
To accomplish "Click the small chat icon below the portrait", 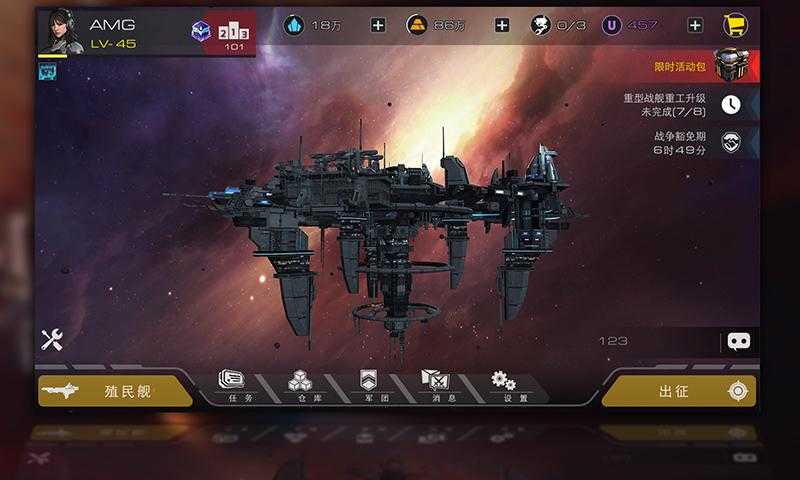I will [x=47, y=71].
